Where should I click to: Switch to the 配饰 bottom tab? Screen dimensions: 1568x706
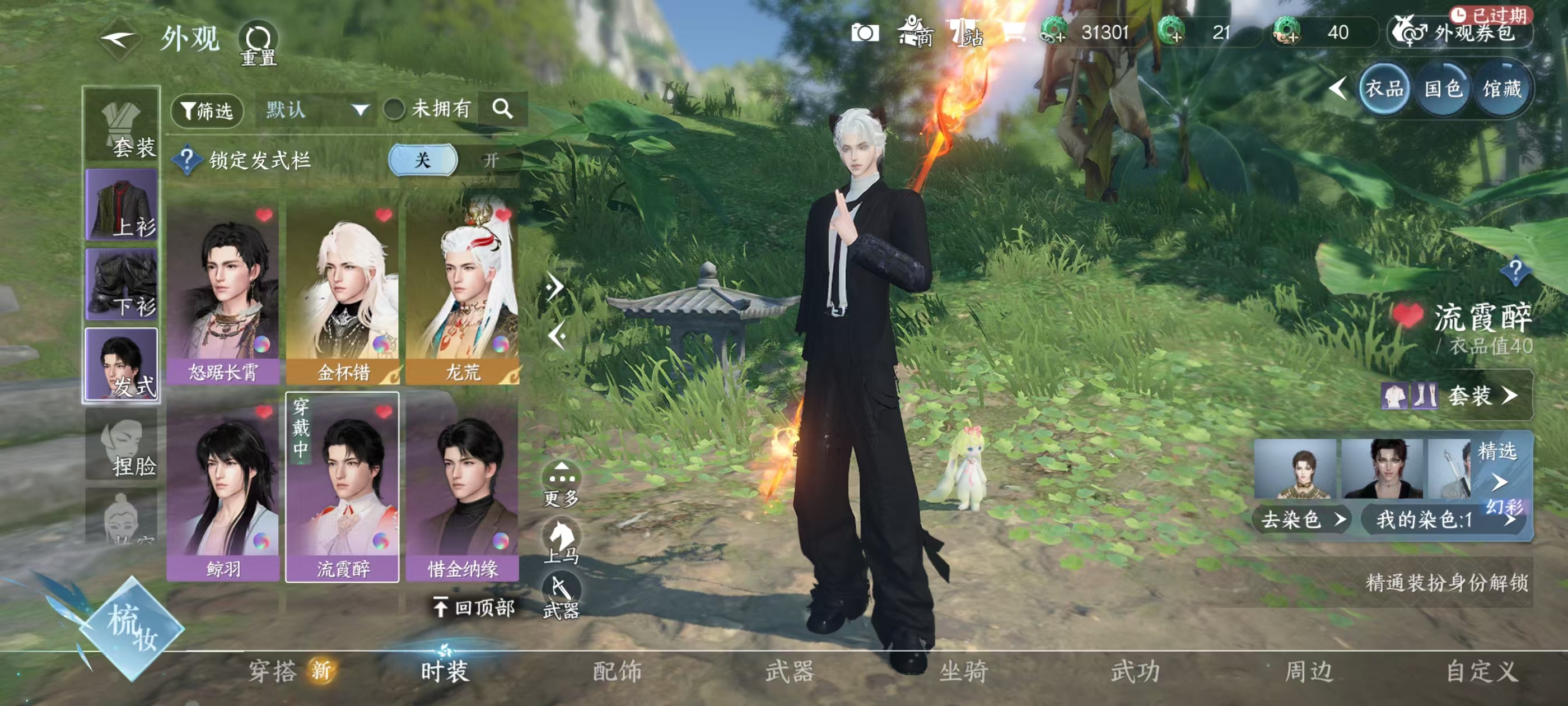pyautogui.click(x=617, y=671)
